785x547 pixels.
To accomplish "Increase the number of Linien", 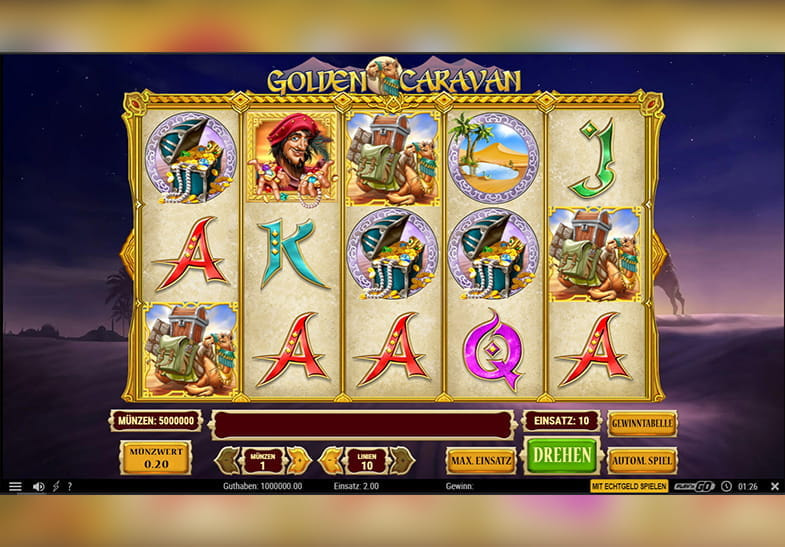I will click(401, 460).
